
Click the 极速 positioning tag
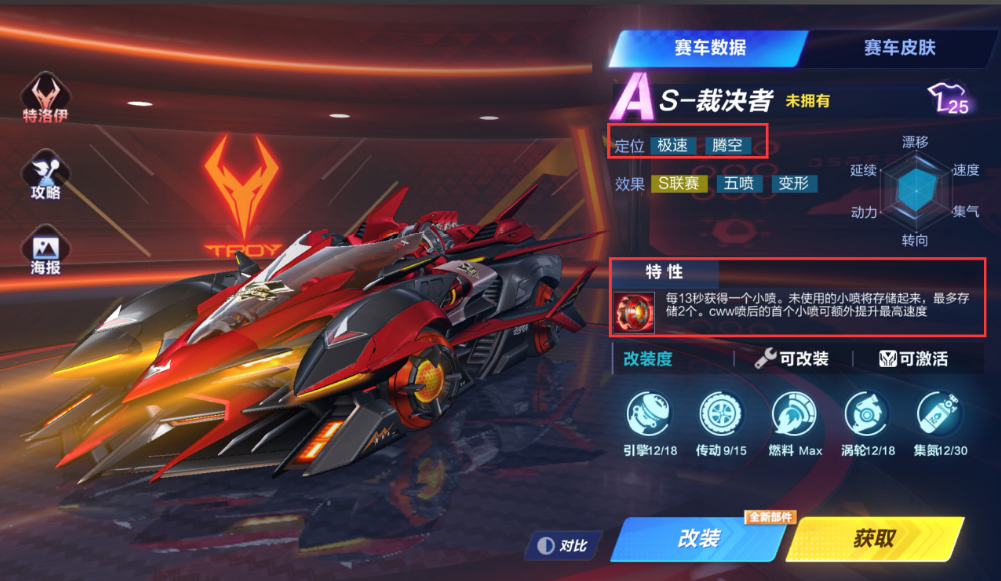(x=672, y=145)
